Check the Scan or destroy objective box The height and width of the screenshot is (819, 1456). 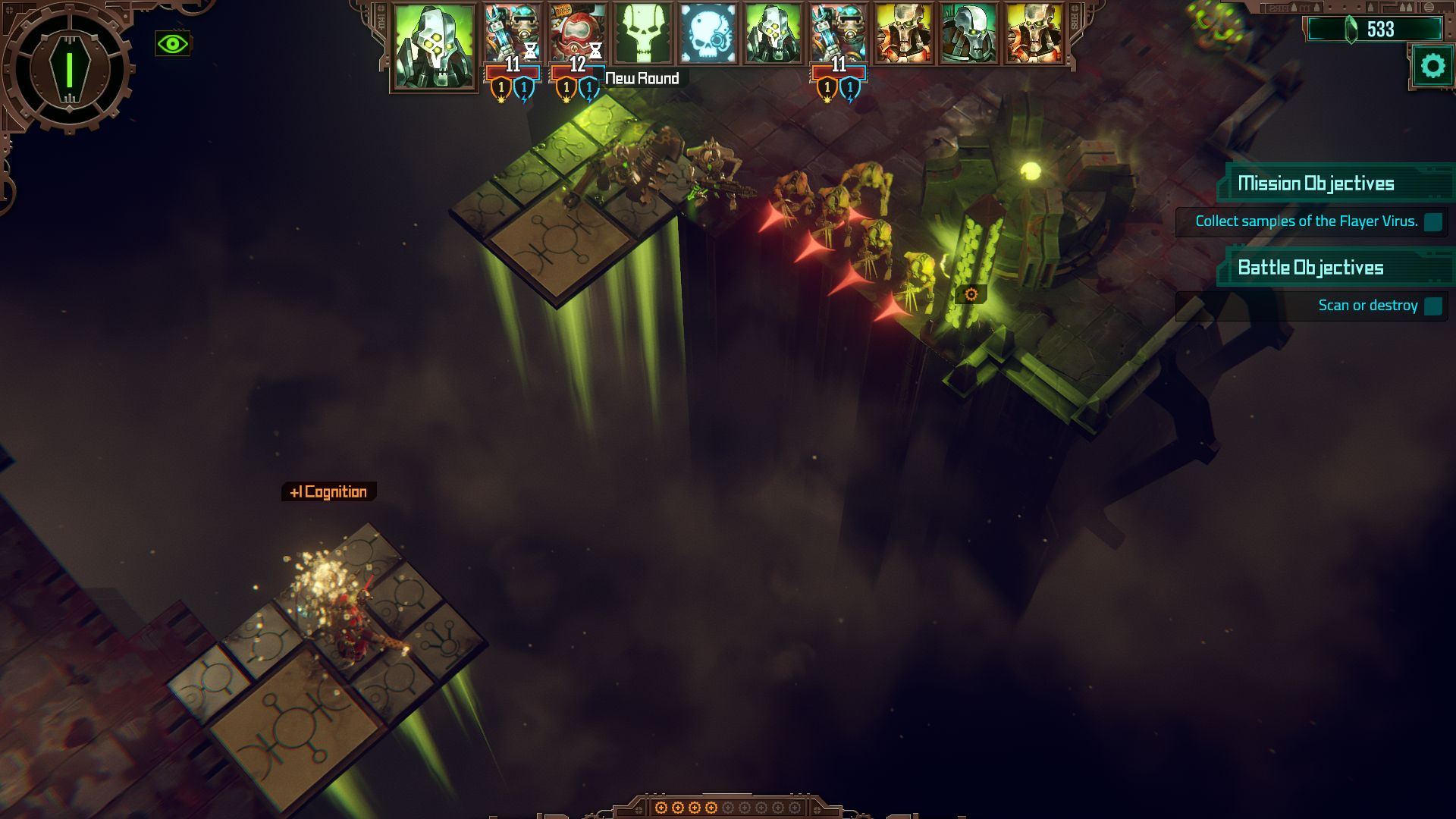(x=1434, y=306)
